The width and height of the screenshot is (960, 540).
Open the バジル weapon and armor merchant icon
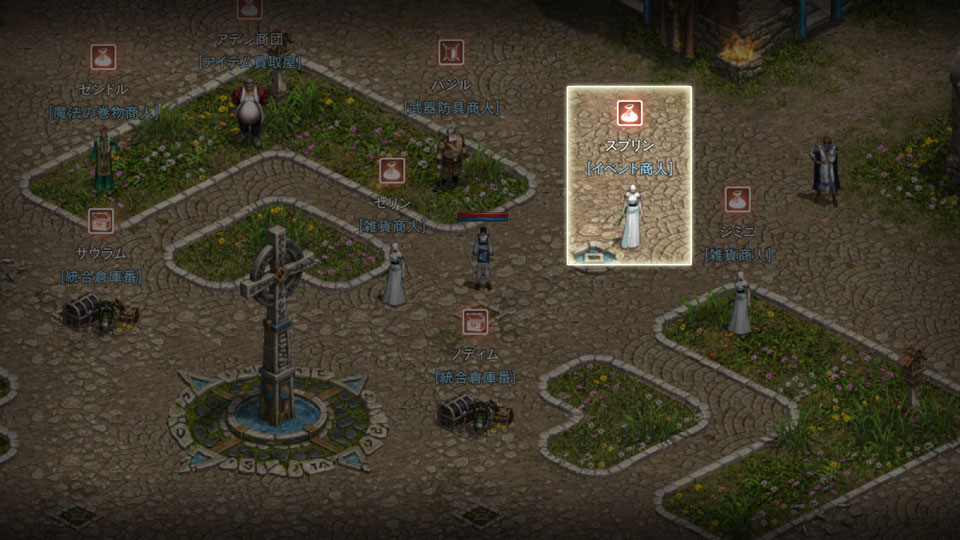(451, 52)
